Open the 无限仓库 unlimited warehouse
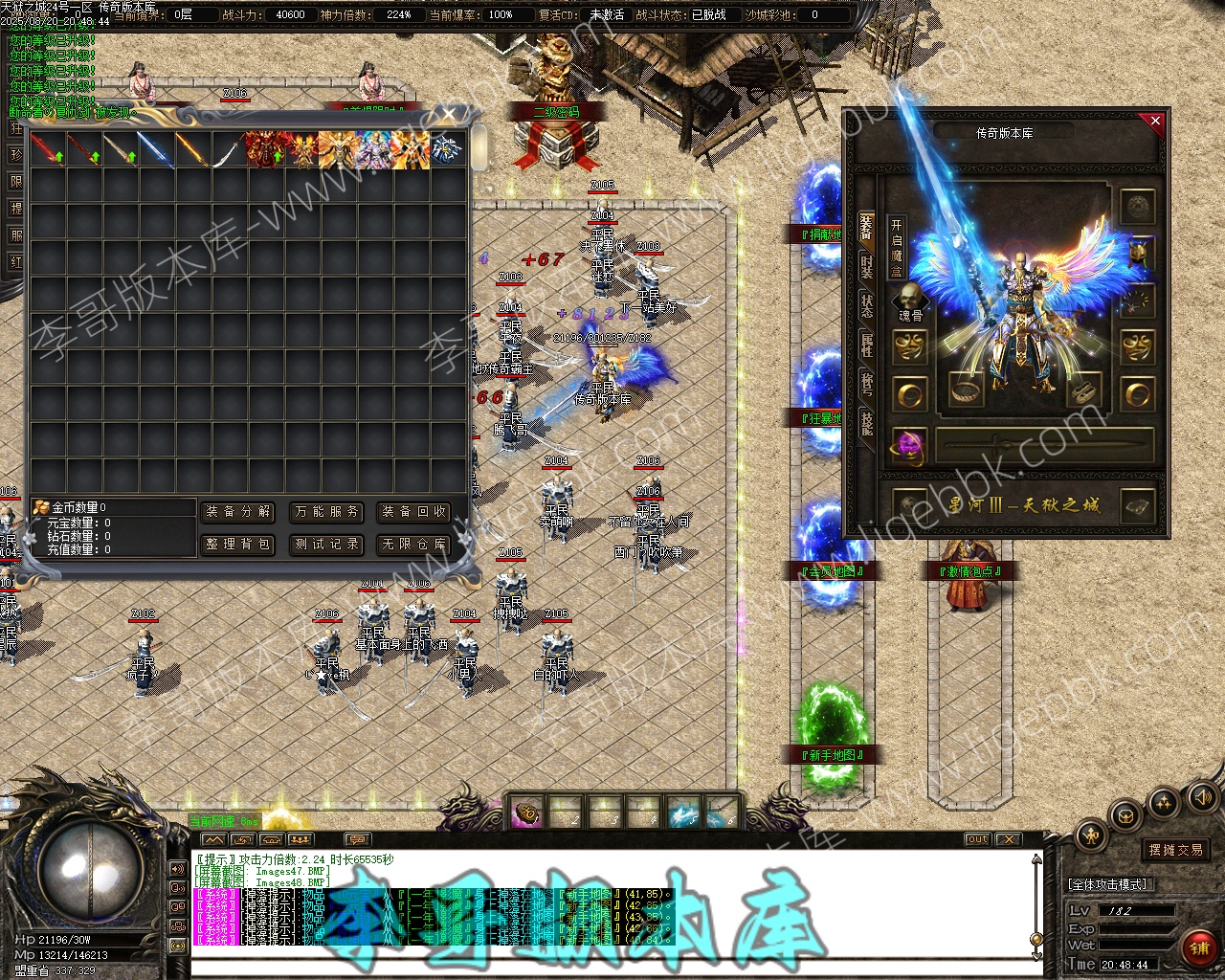1225x980 pixels. coord(413,545)
